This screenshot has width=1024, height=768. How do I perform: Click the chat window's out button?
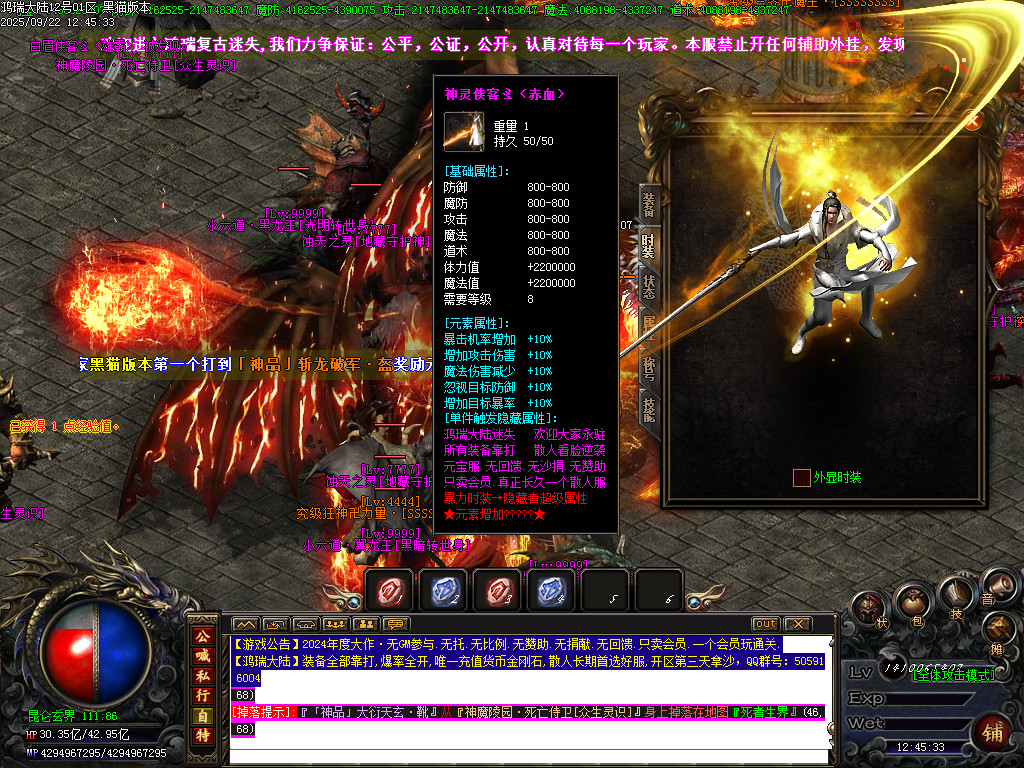[765, 624]
